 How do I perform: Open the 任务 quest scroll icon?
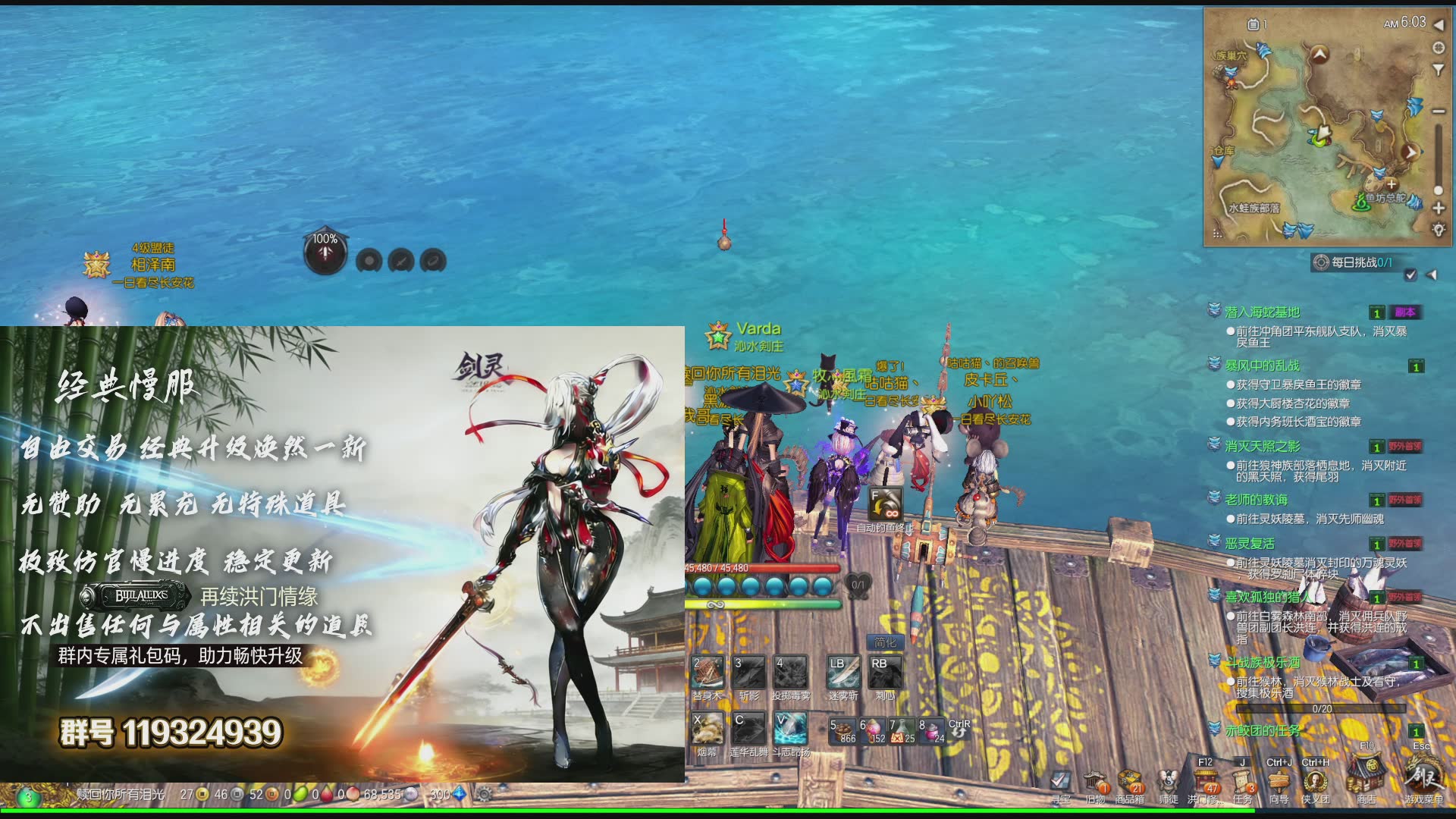(1242, 781)
